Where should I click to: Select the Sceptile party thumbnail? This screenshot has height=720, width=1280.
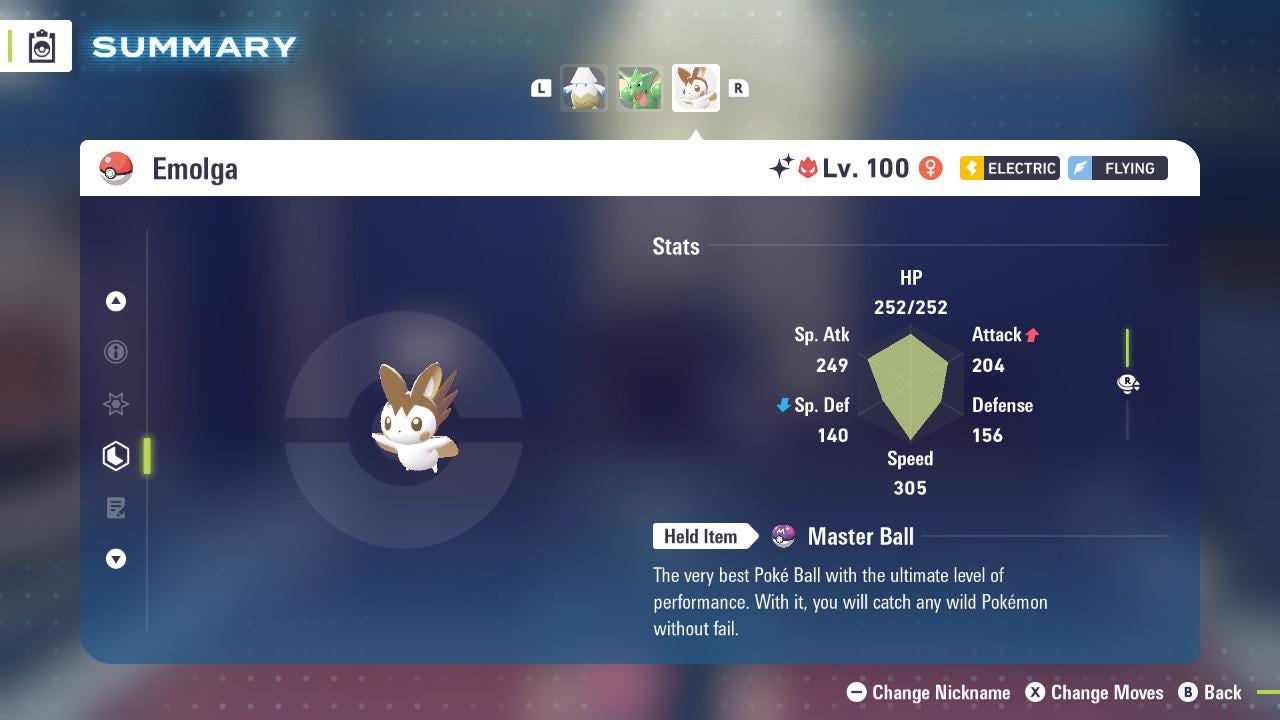639,87
